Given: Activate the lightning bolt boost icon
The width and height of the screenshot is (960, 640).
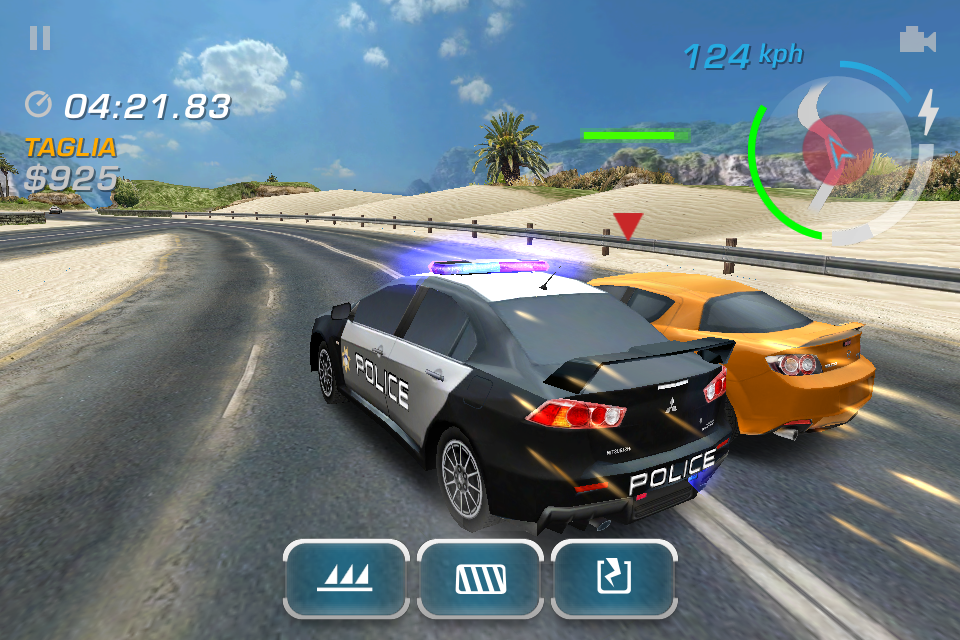Looking at the screenshot, I should 929,111.
